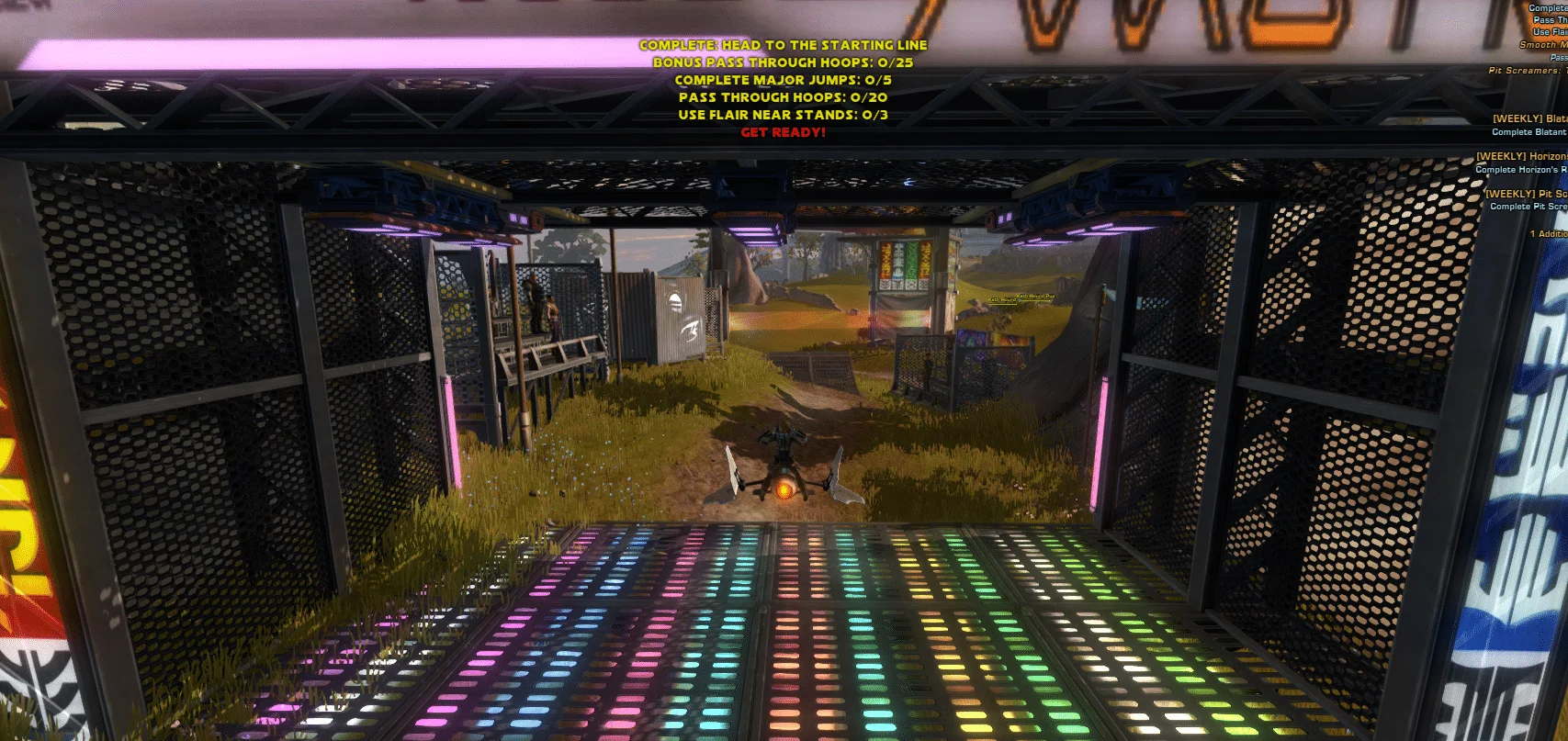Image resolution: width=1568 pixels, height=741 pixels.
Task: Select the Smooth mission title in tracker
Action: coord(1542,44)
